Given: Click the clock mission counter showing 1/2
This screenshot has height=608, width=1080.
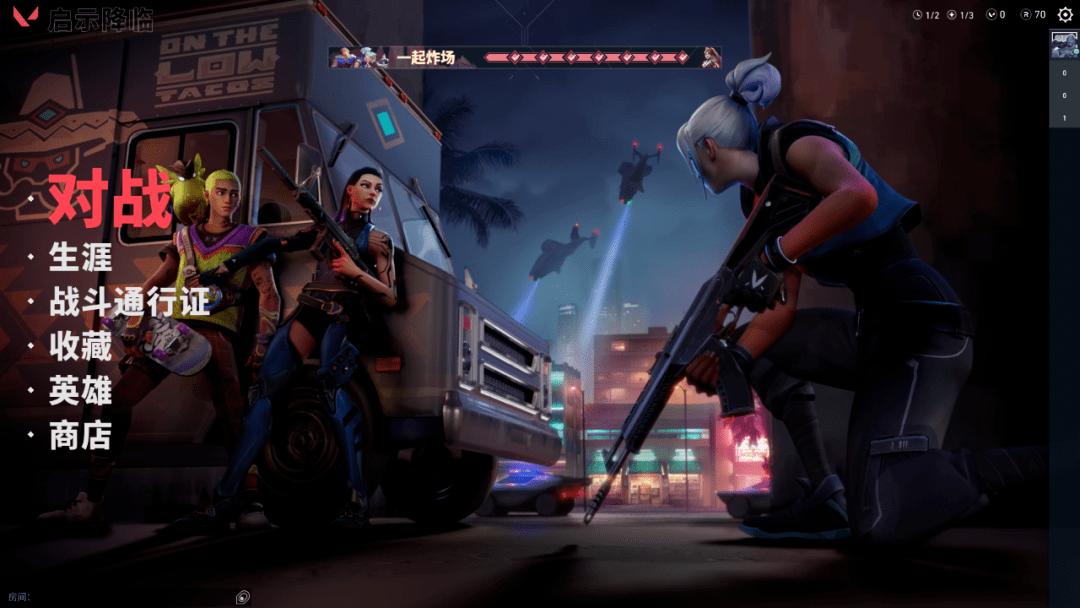Looking at the screenshot, I should click(x=926, y=15).
